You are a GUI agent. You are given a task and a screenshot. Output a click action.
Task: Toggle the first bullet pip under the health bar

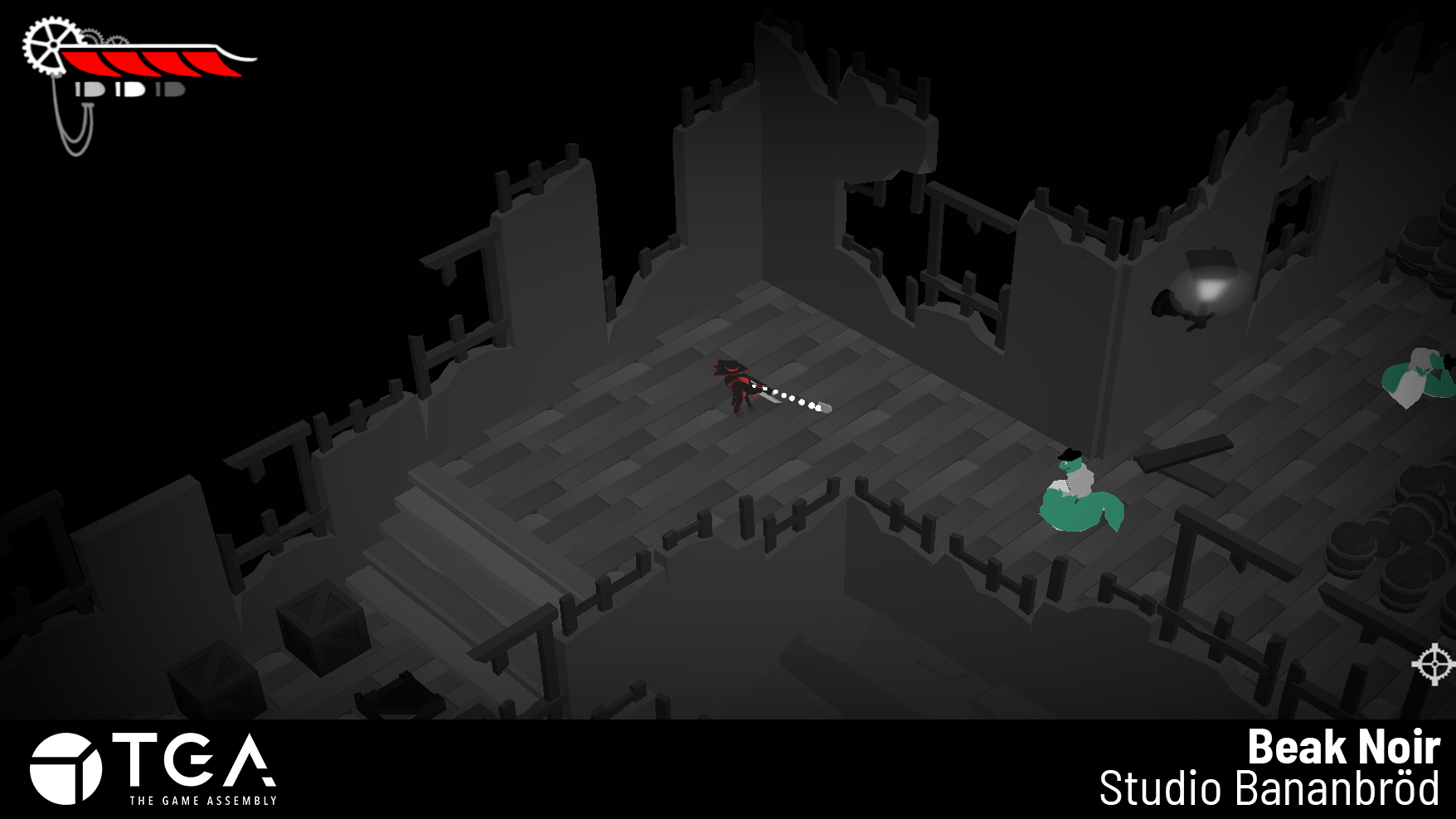(89, 90)
